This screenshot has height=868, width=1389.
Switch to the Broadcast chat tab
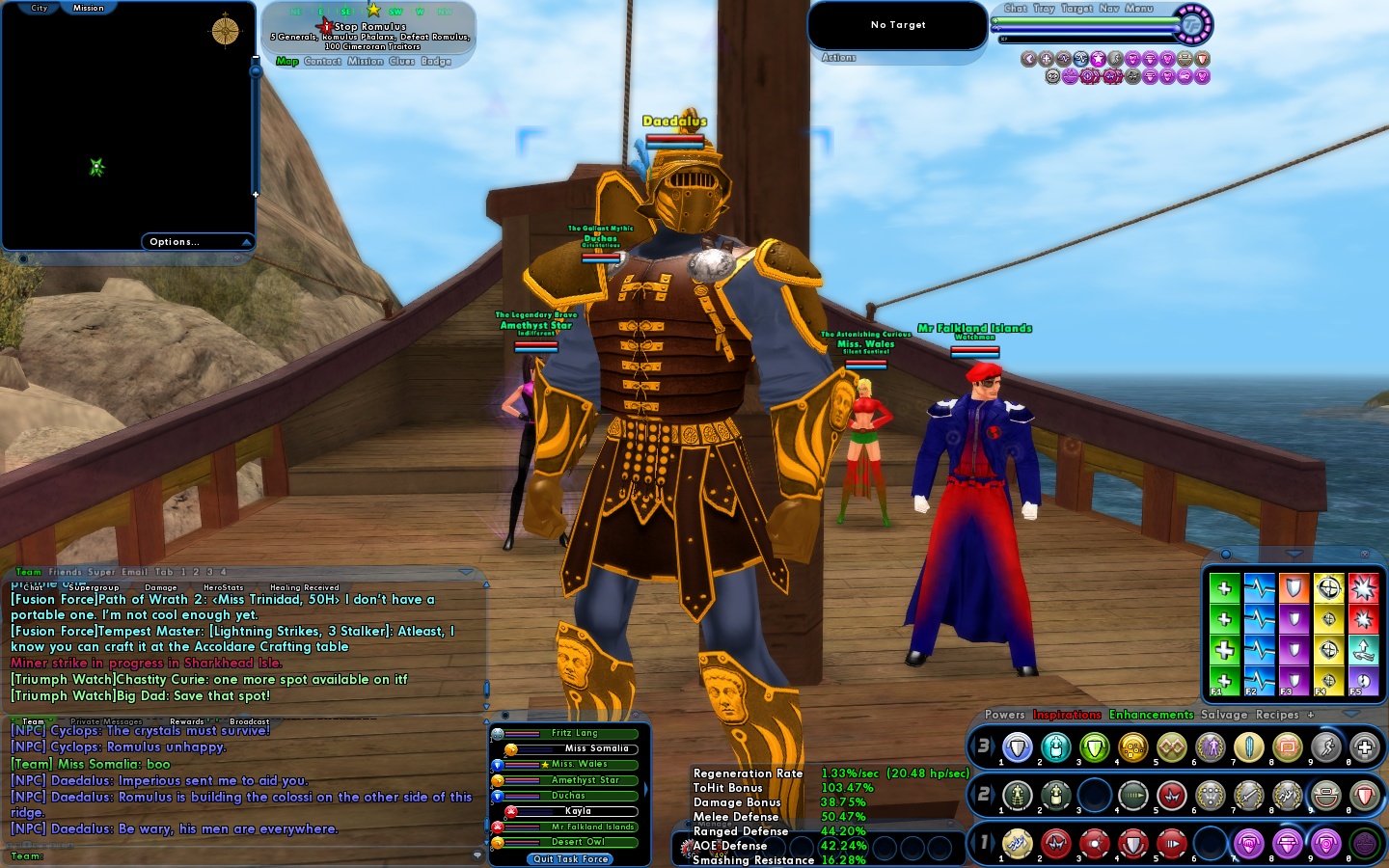click(249, 721)
